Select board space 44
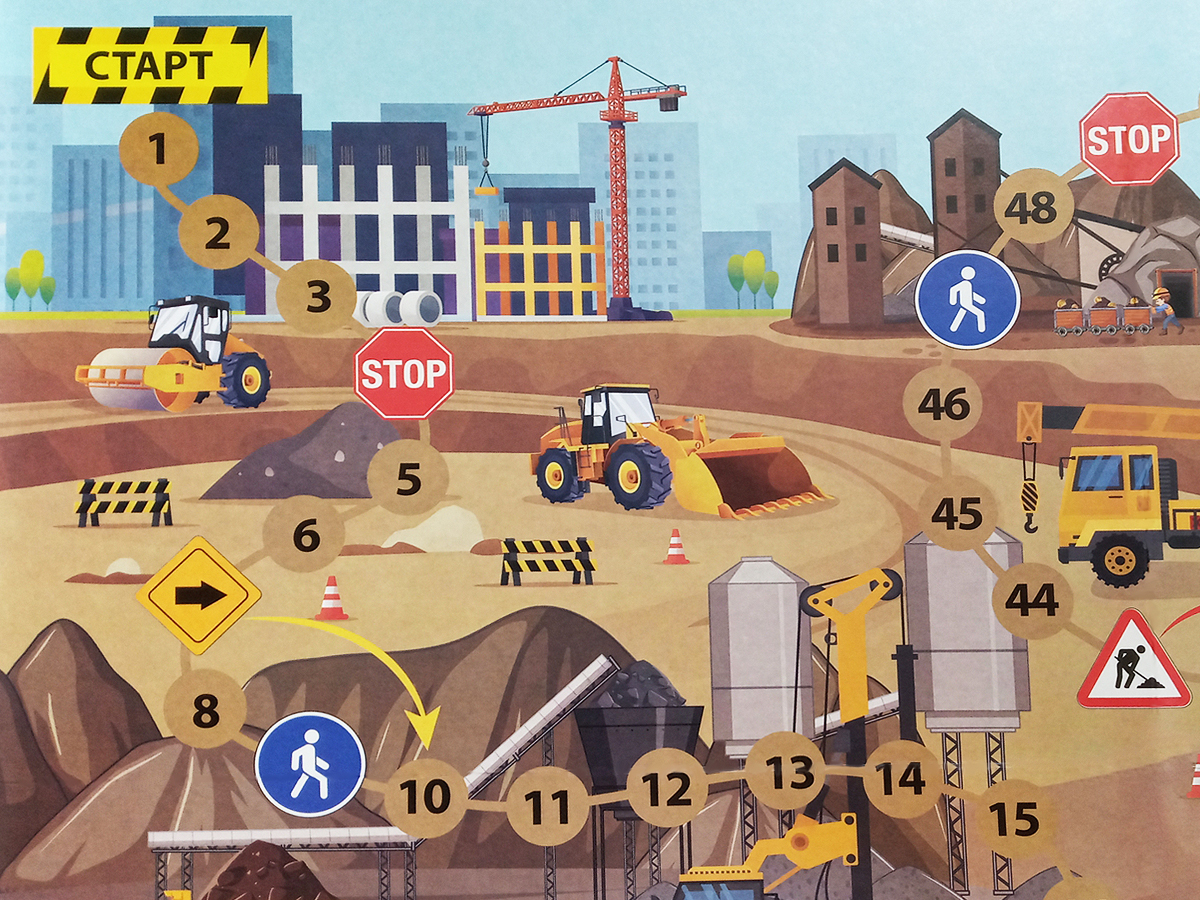 1032,600
